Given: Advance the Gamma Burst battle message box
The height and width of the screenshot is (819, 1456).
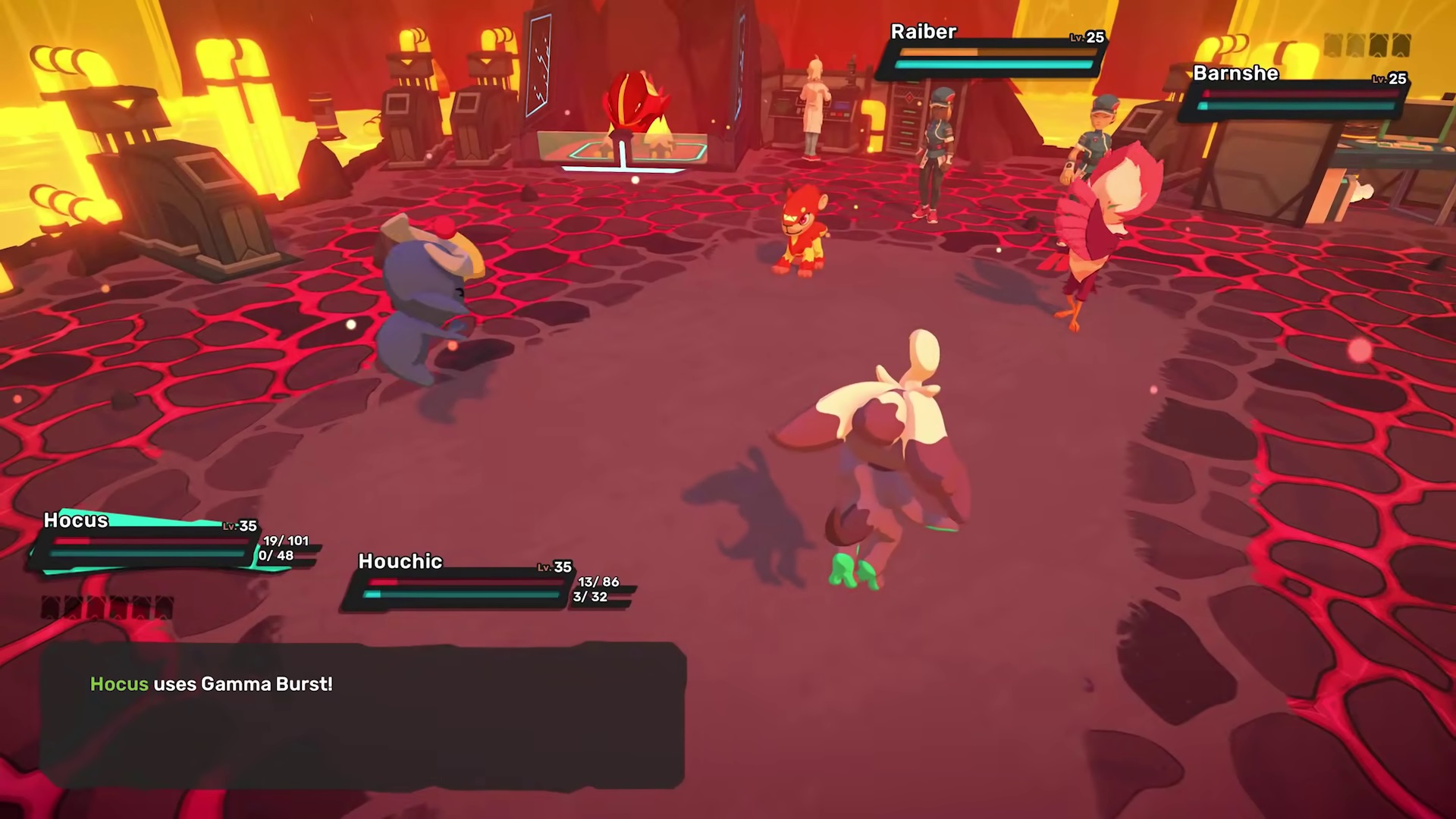Looking at the screenshot, I should (362, 714).
